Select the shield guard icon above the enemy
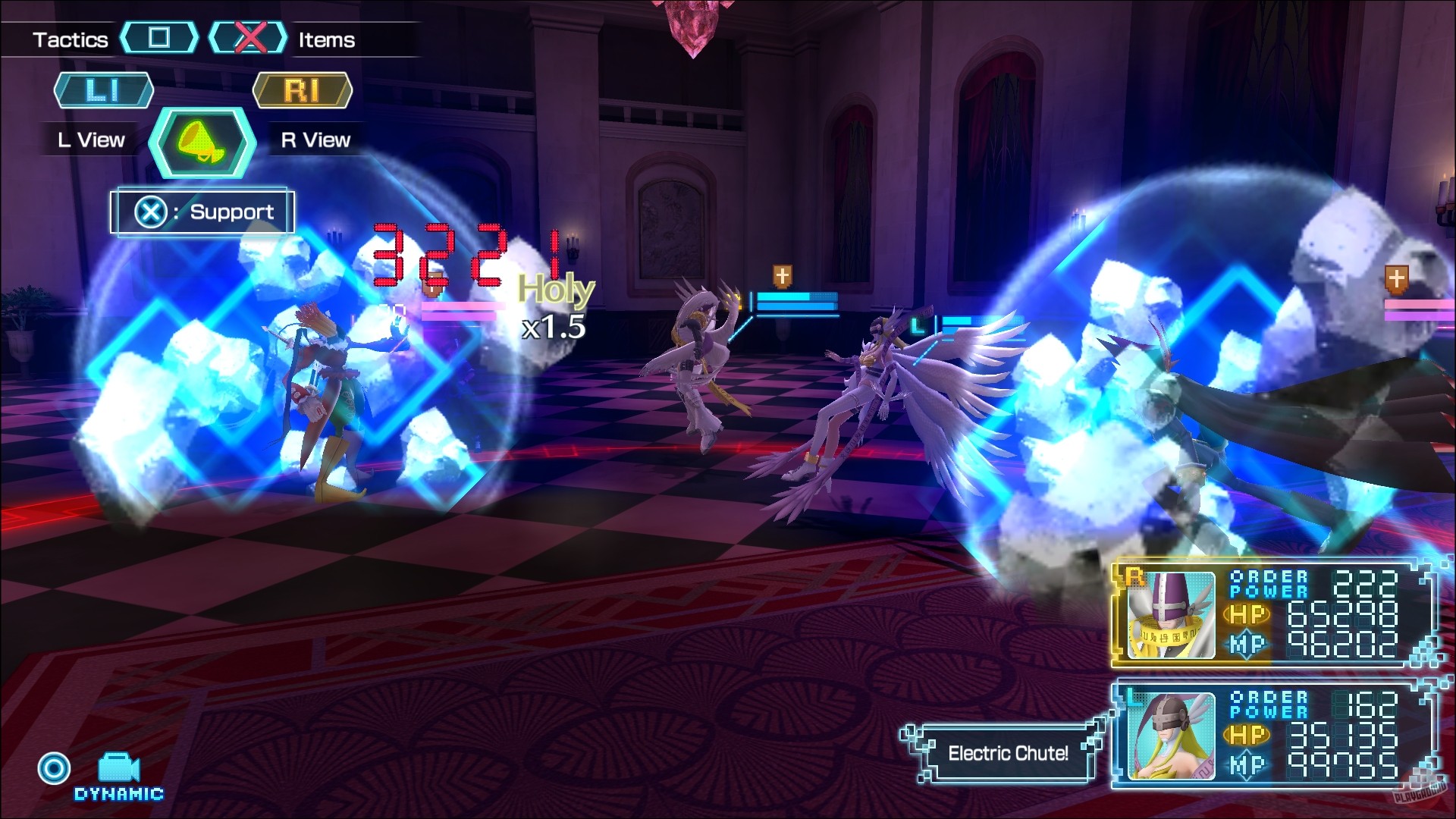 pyautogui.click(x=781, y=275)
